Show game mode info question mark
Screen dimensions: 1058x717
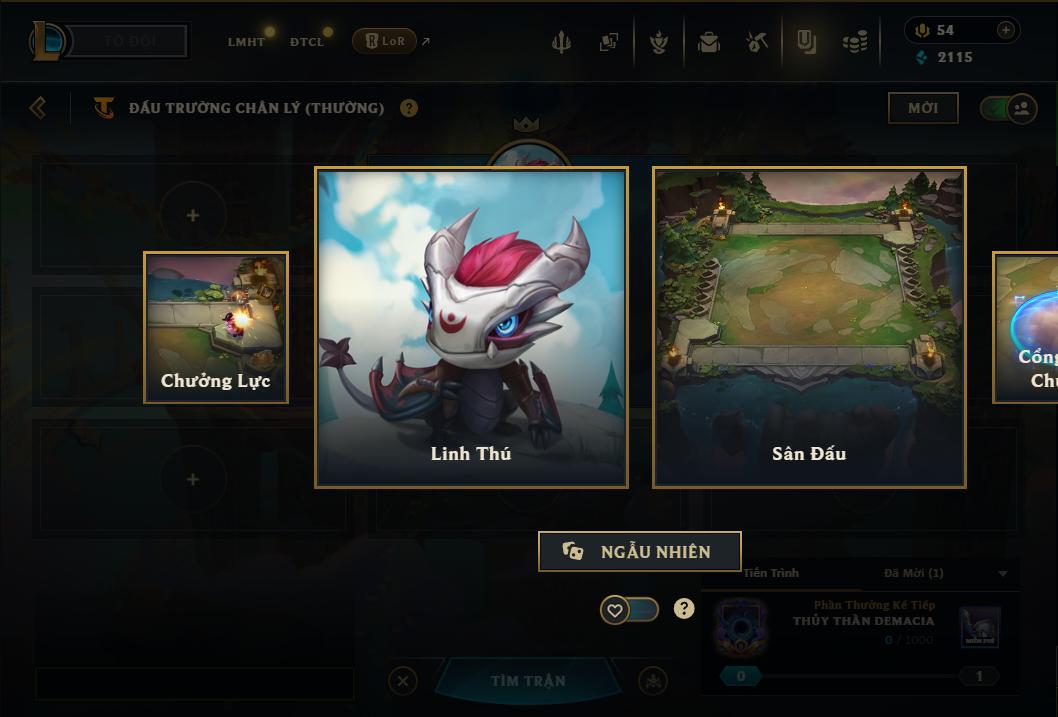[x=409, y=108]
